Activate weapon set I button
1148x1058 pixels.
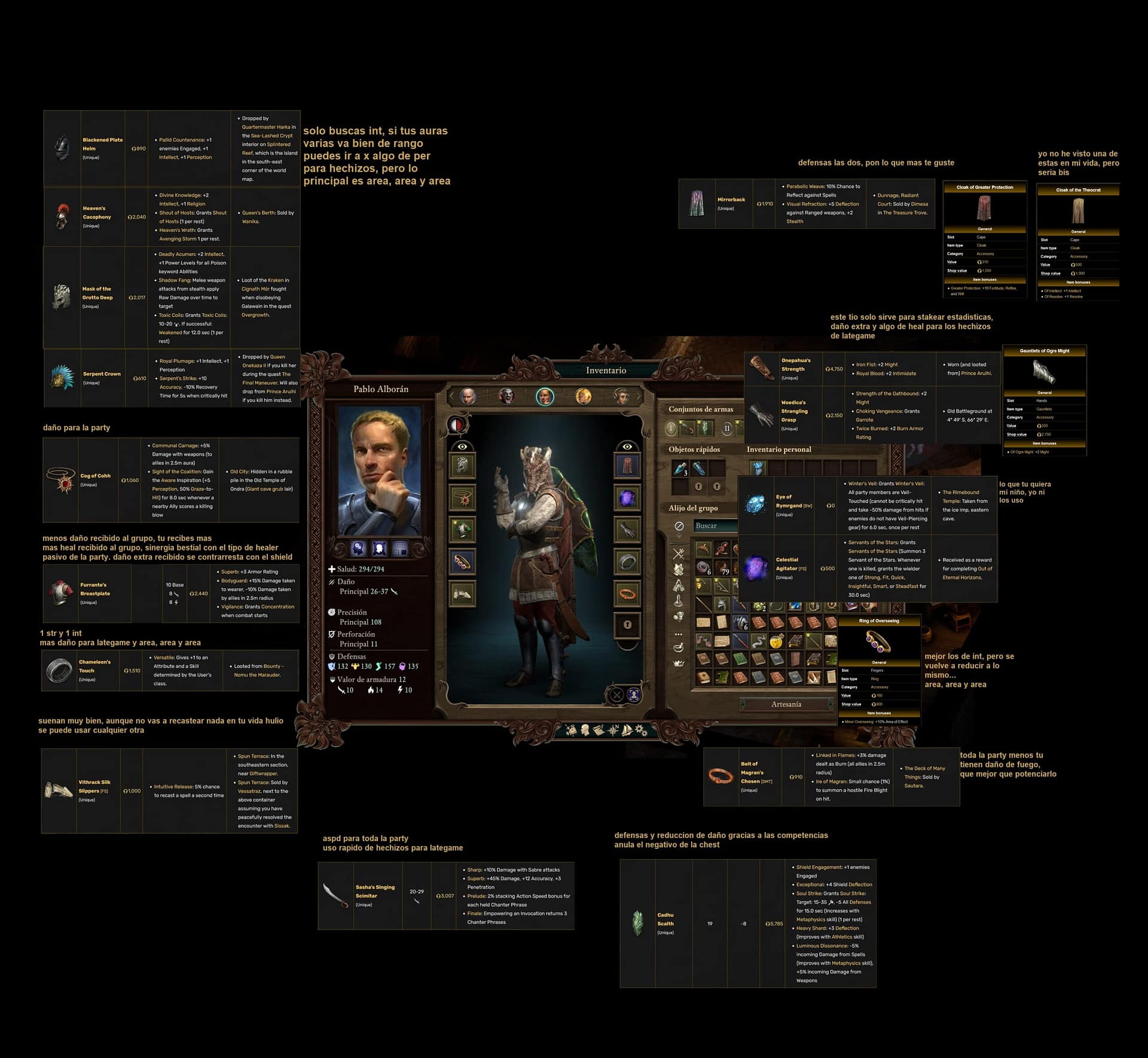pos(671,428)
